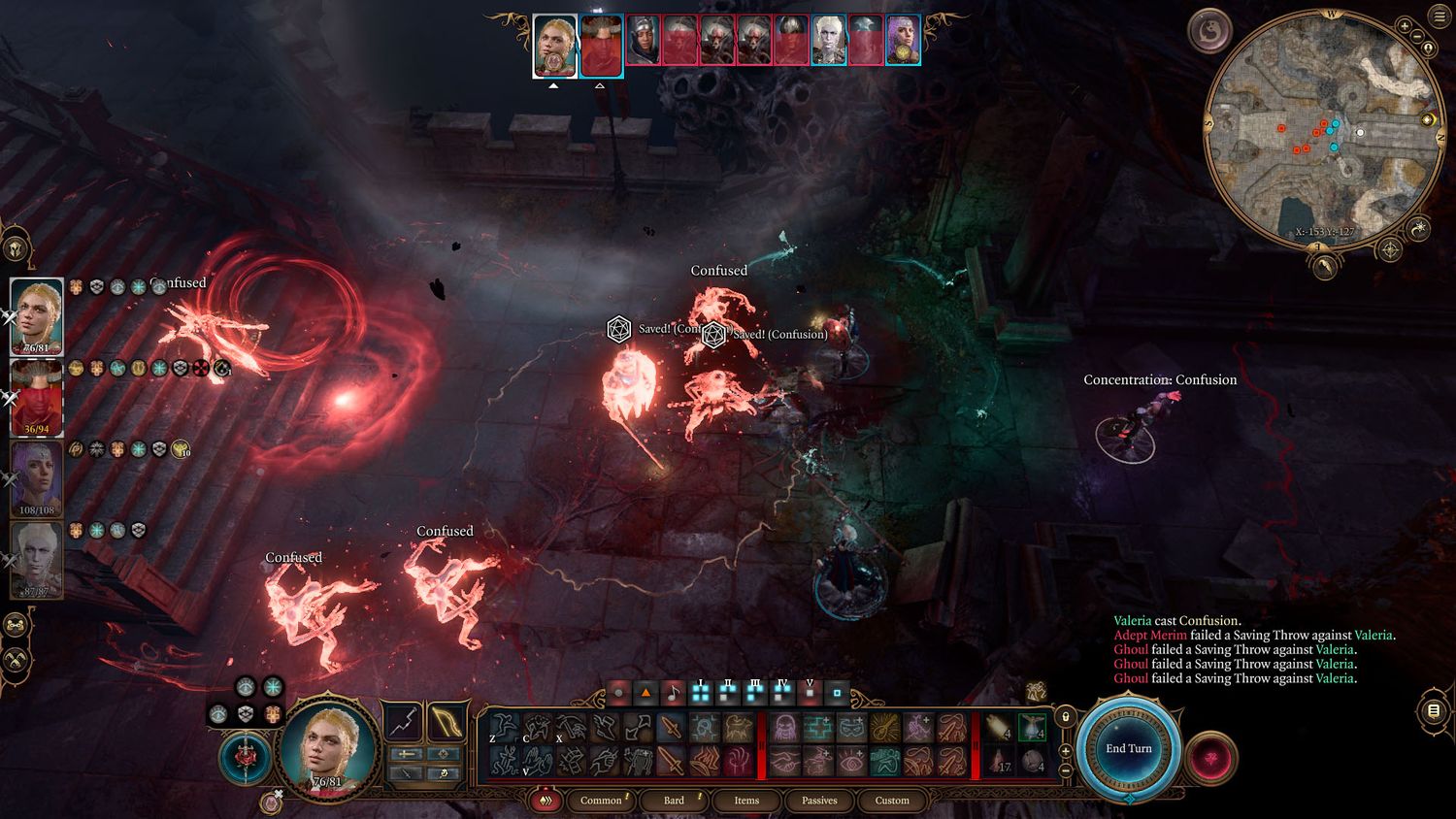Show the Items hotbar tab
The image size is (1456, 819).
[746, 801]
